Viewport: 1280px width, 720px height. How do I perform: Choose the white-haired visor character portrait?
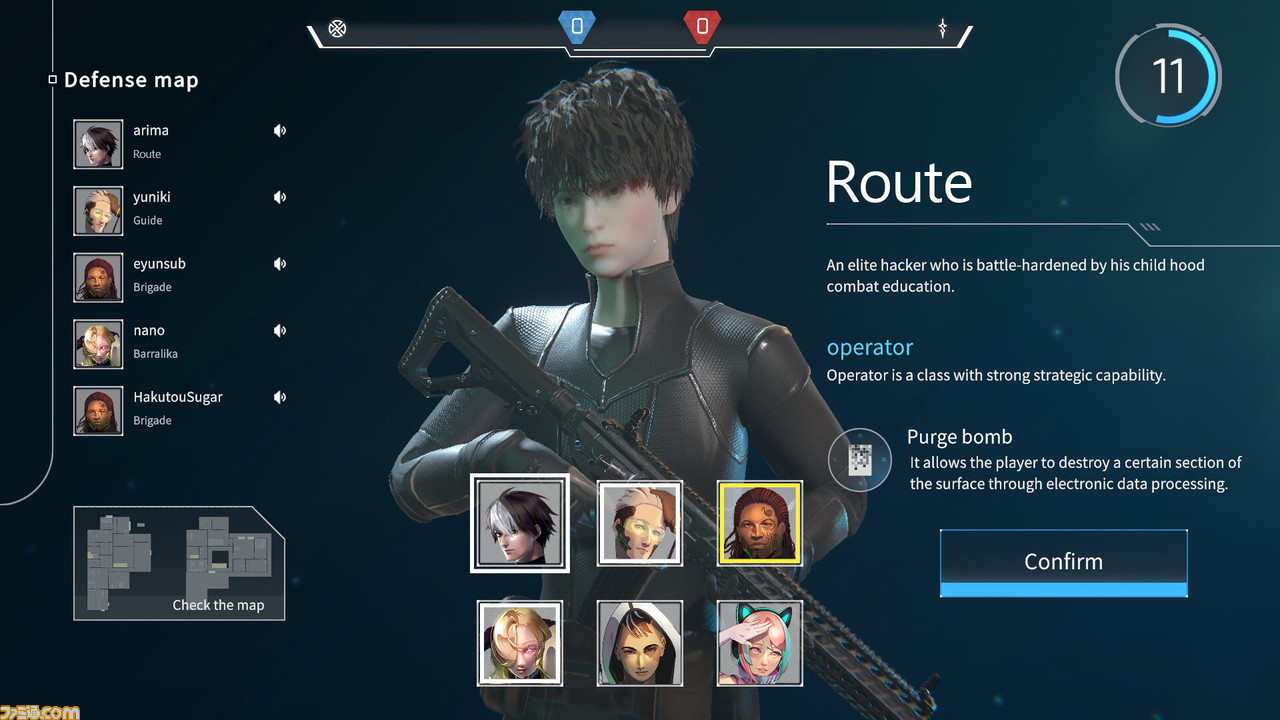click(x=640, y=523)
